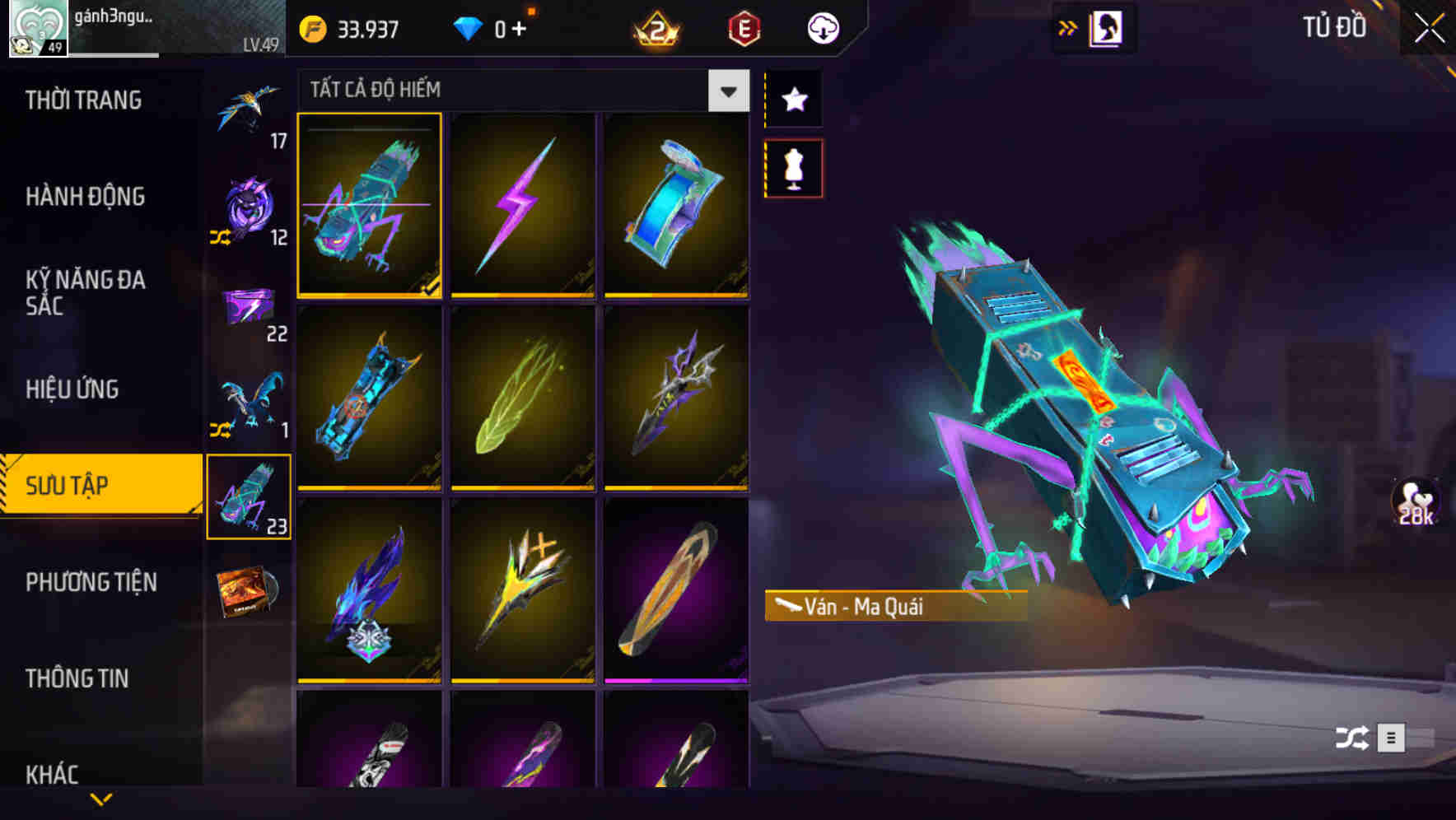
Task: Switch to the PHƯƠNG TIỆN section
Action: click(x=91, y=582)
